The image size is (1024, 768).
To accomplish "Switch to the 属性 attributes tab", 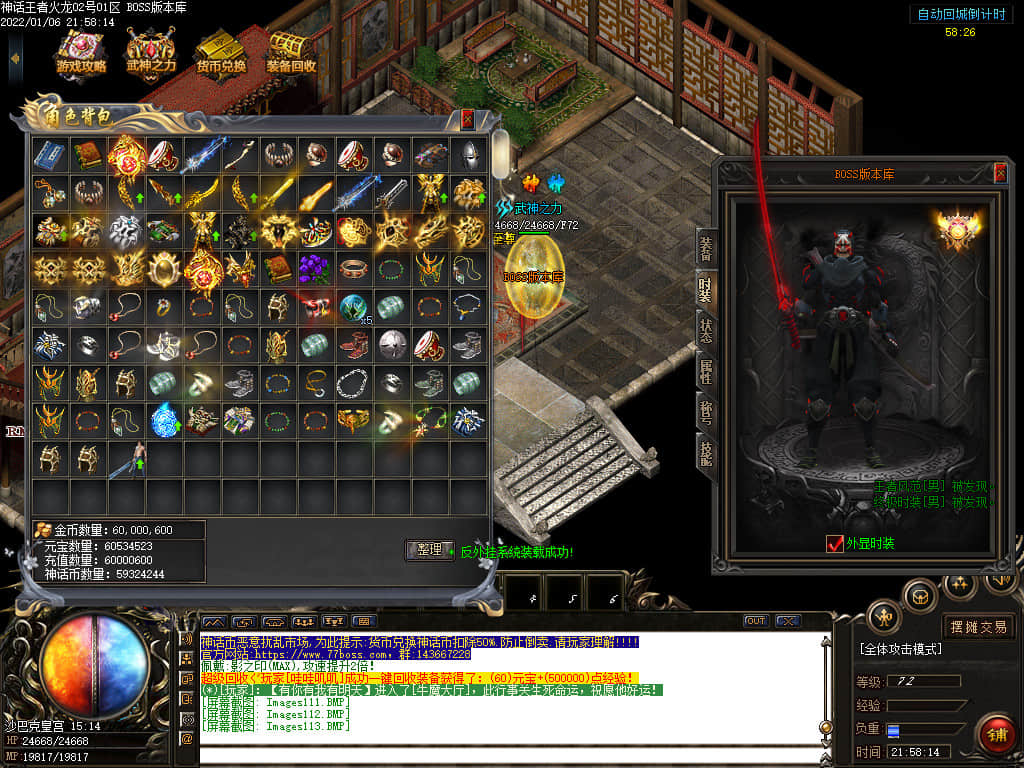I will [x=706, y=372].
